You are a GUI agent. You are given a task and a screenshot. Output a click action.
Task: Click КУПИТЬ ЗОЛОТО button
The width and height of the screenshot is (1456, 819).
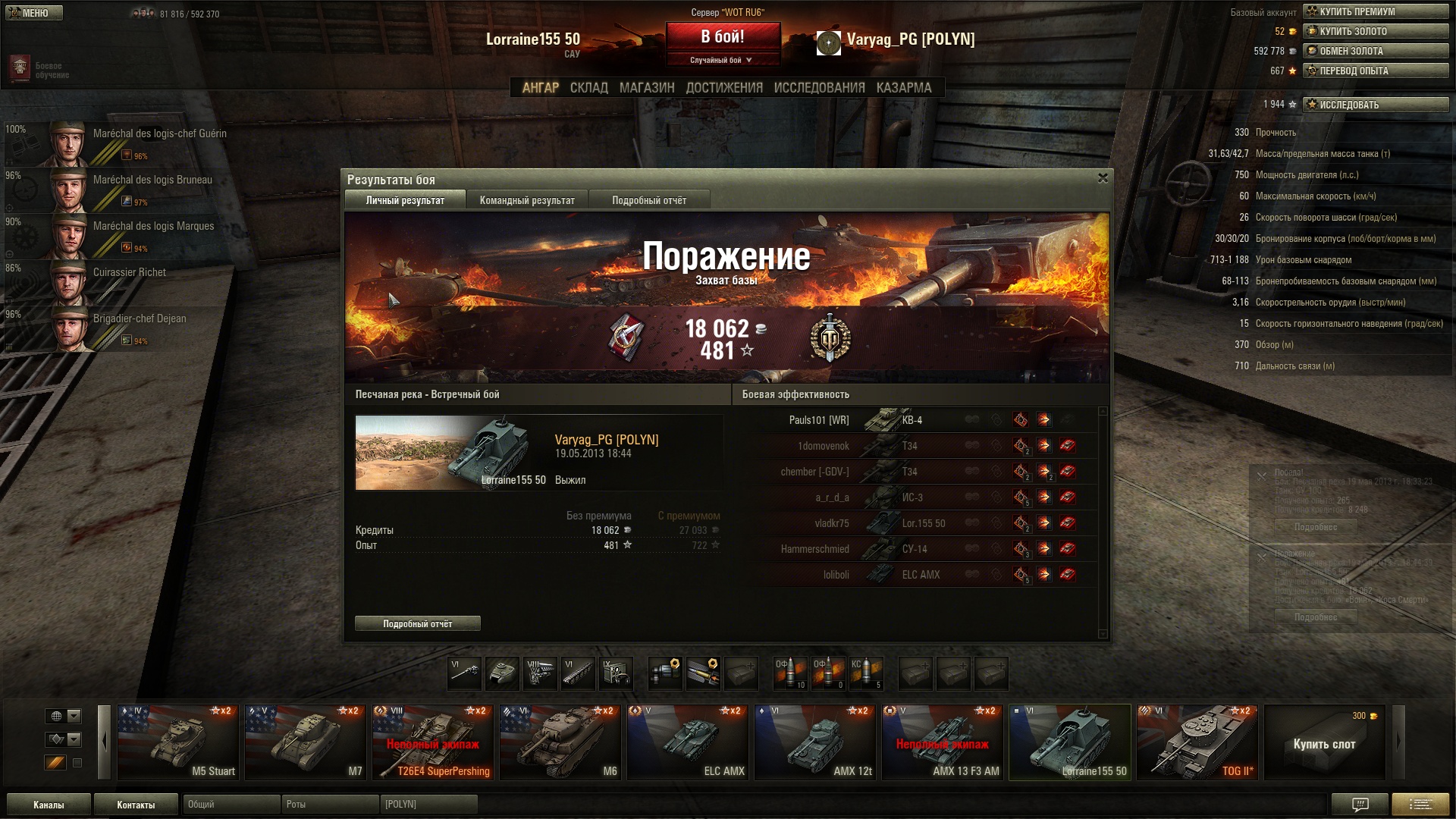pos(1375,31)
